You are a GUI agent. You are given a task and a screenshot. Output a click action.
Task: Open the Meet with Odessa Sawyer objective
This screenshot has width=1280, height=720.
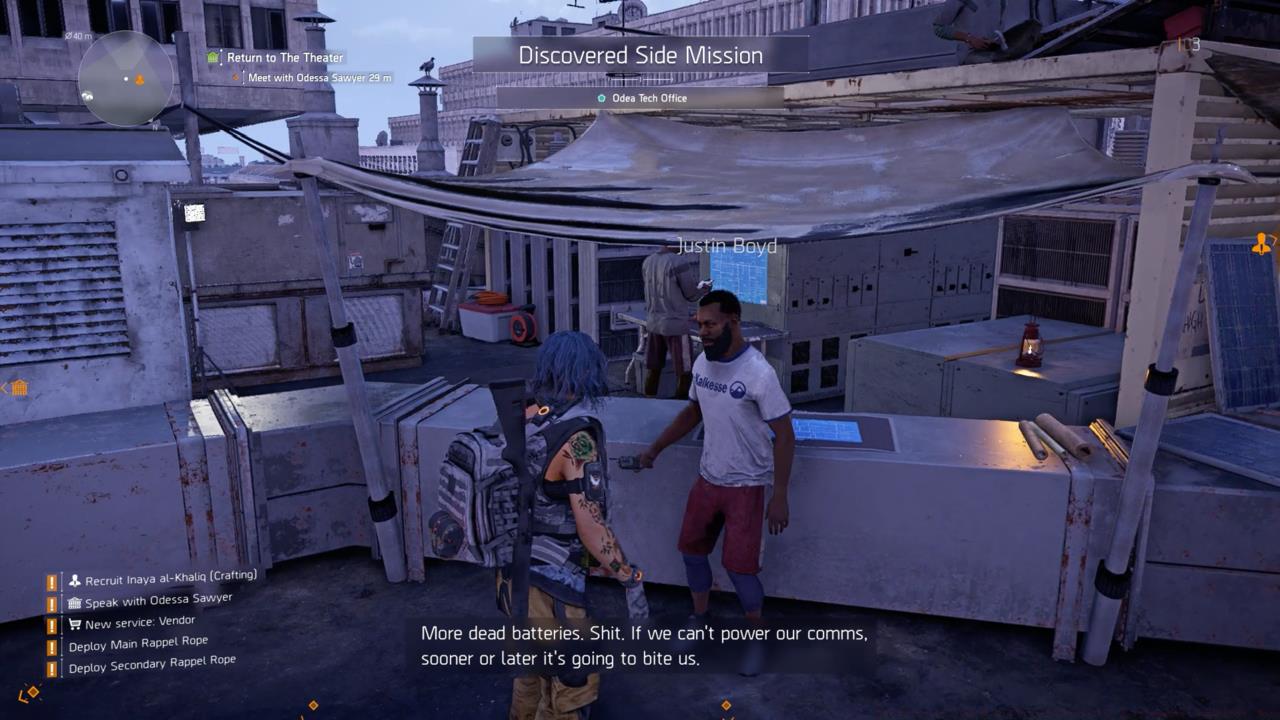pos(320,76)
